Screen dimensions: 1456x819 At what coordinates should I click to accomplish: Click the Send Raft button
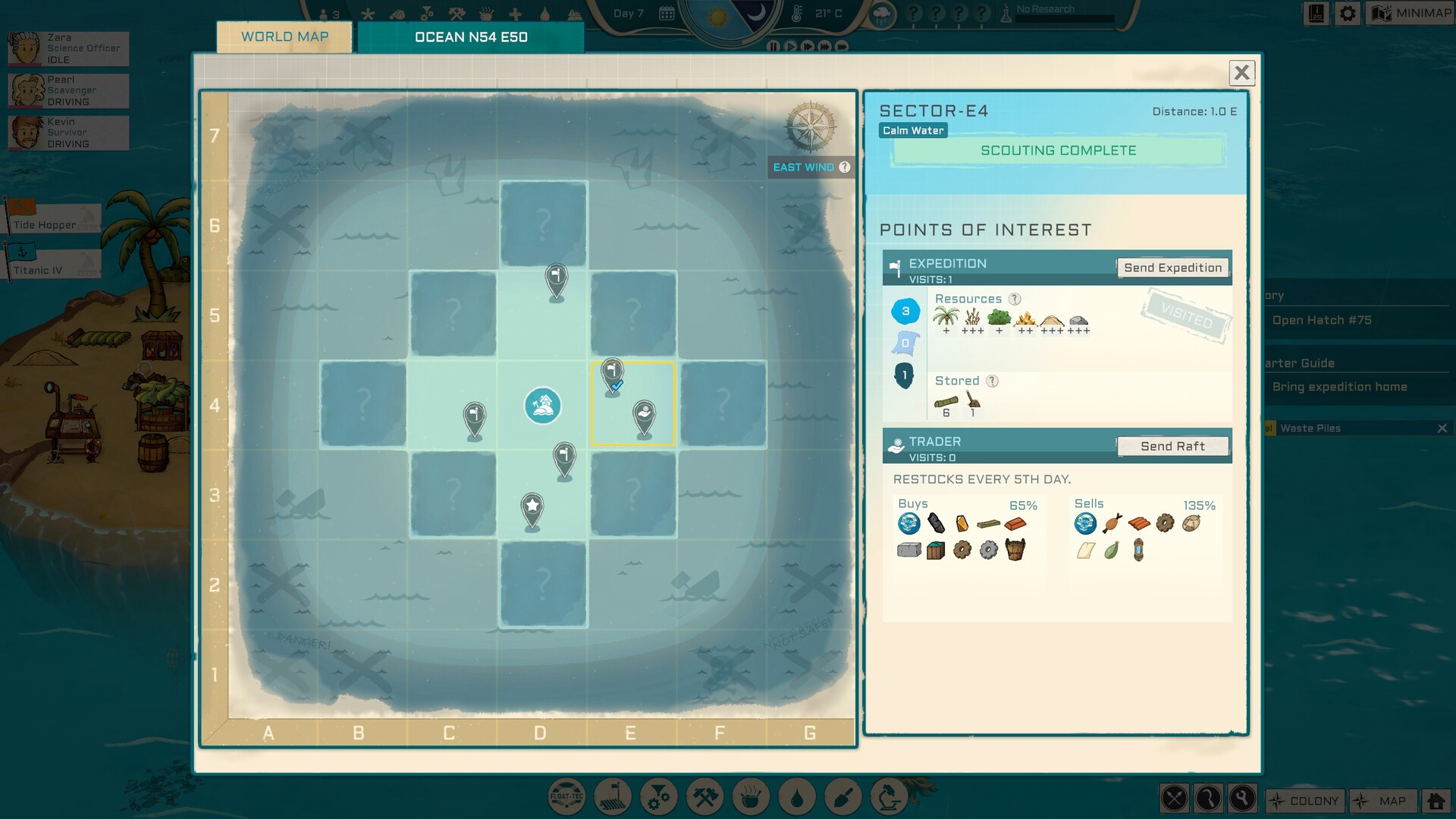(x=1172, y=447)
